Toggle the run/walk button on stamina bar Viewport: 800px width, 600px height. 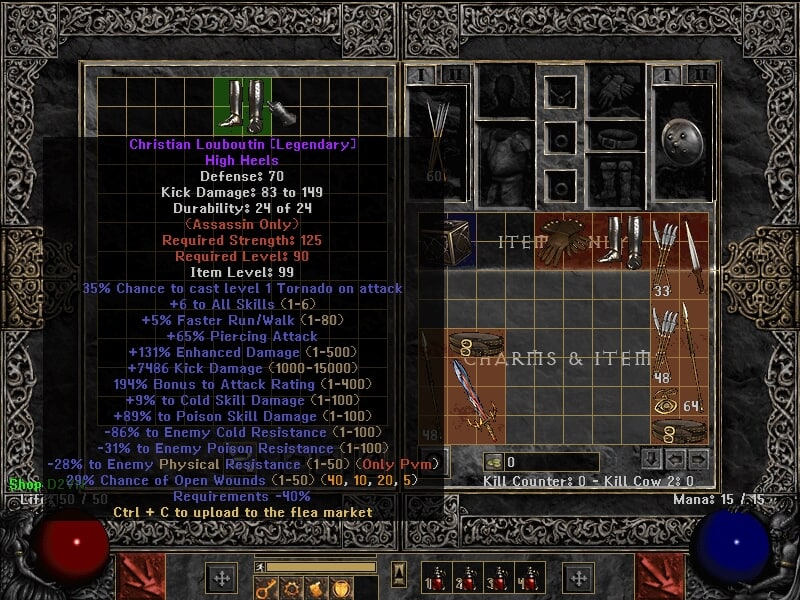pos(261,567)
